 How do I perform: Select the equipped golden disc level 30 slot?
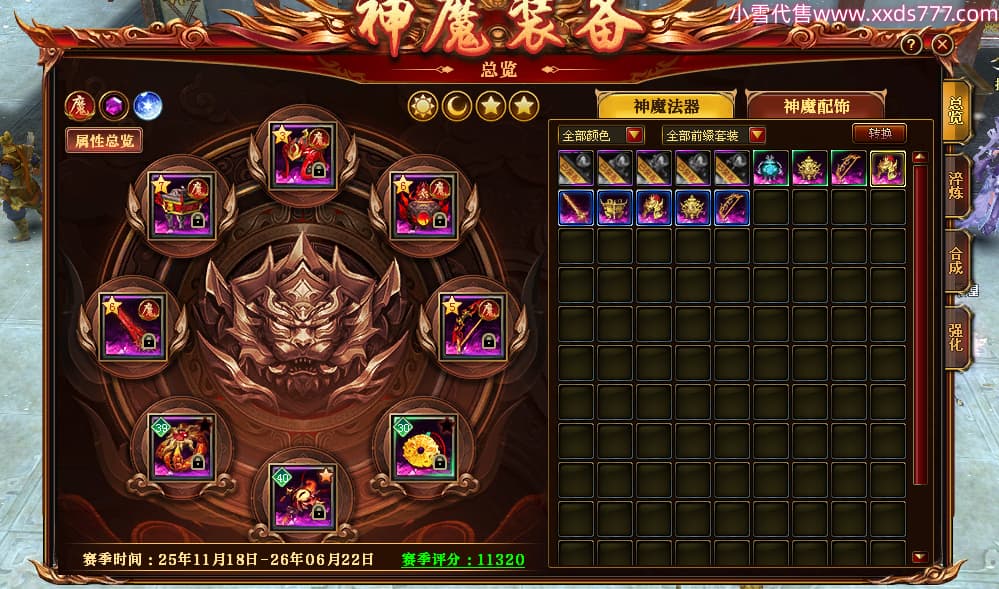coord(423,446)
